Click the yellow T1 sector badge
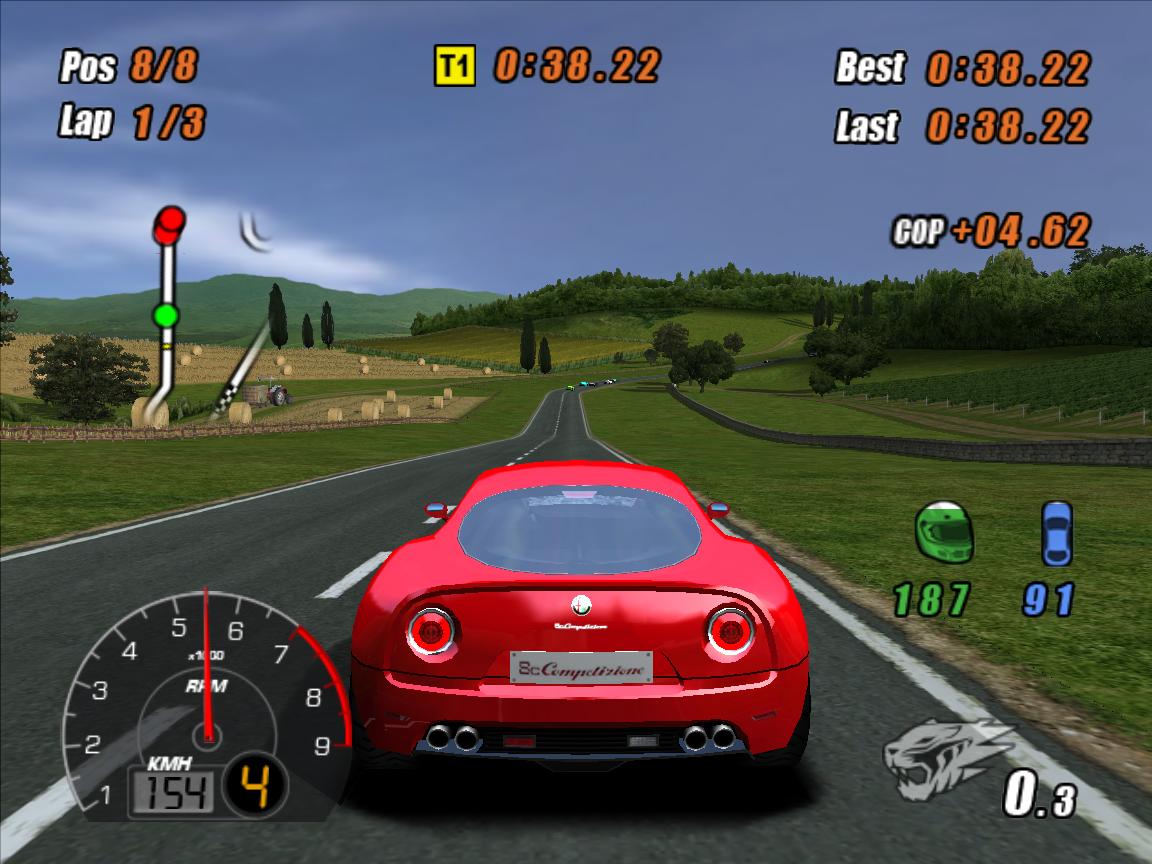Screen dimensions: 1152x864 click(x=455, y=66)
